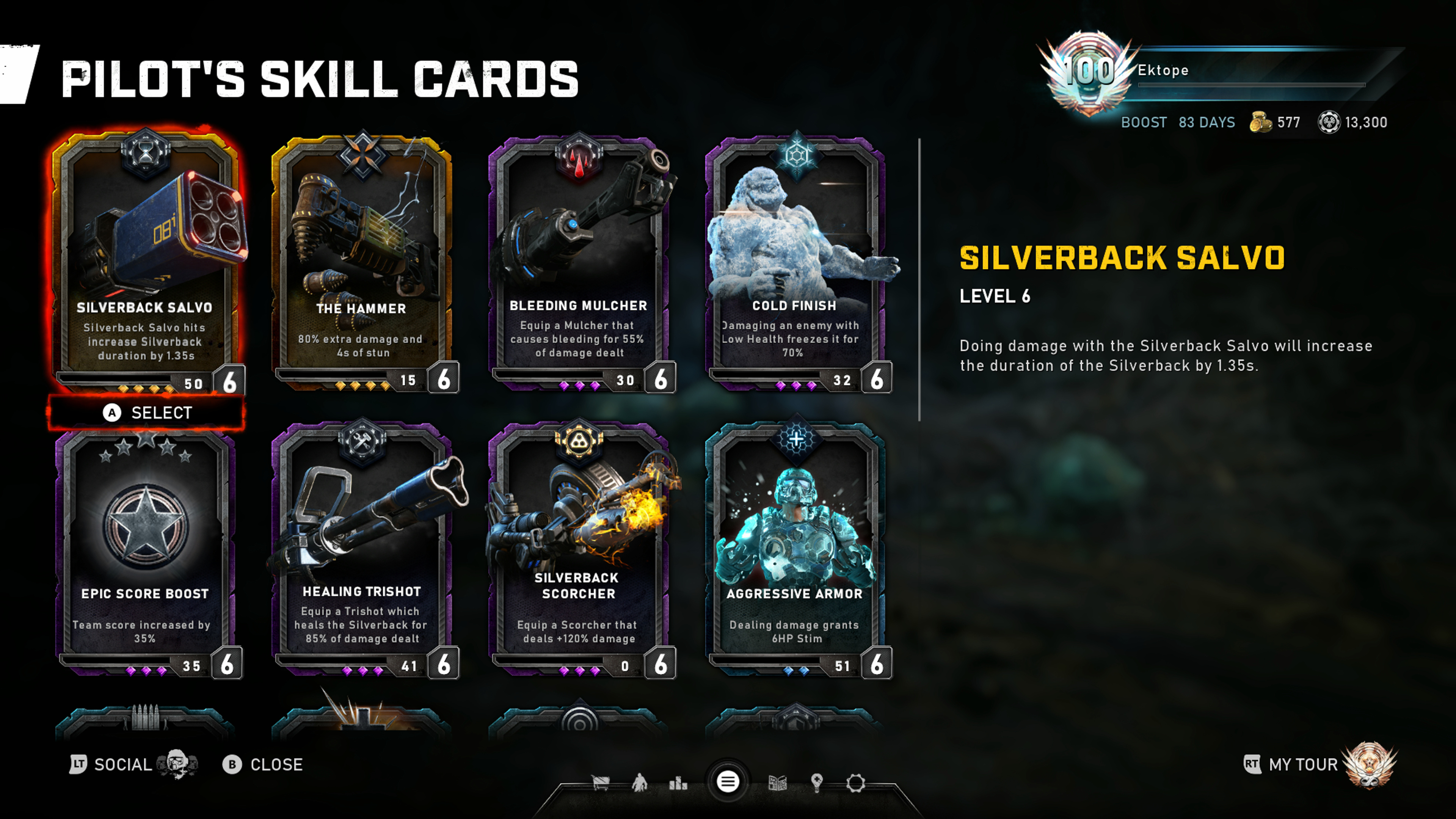Choose the Epic Score Boost card
Viewport: 1456px width, 819px height.
(146, 551)
